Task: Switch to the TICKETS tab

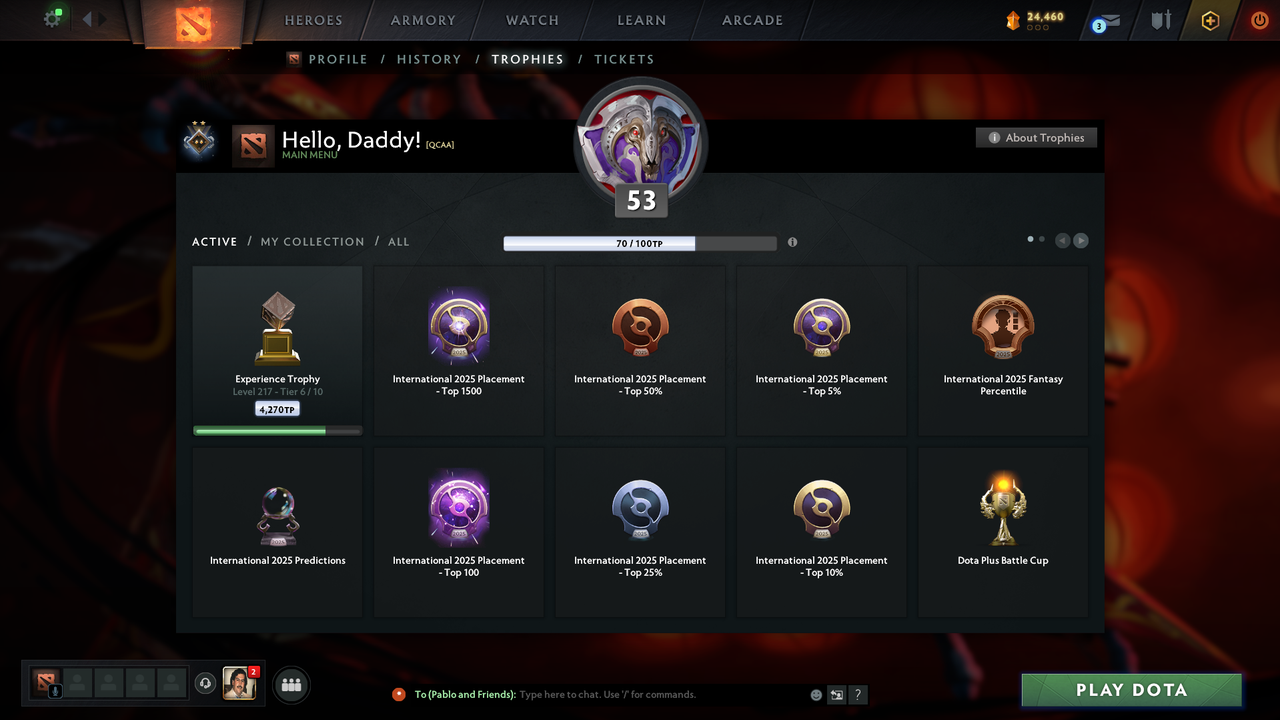Action: (624, 59)
